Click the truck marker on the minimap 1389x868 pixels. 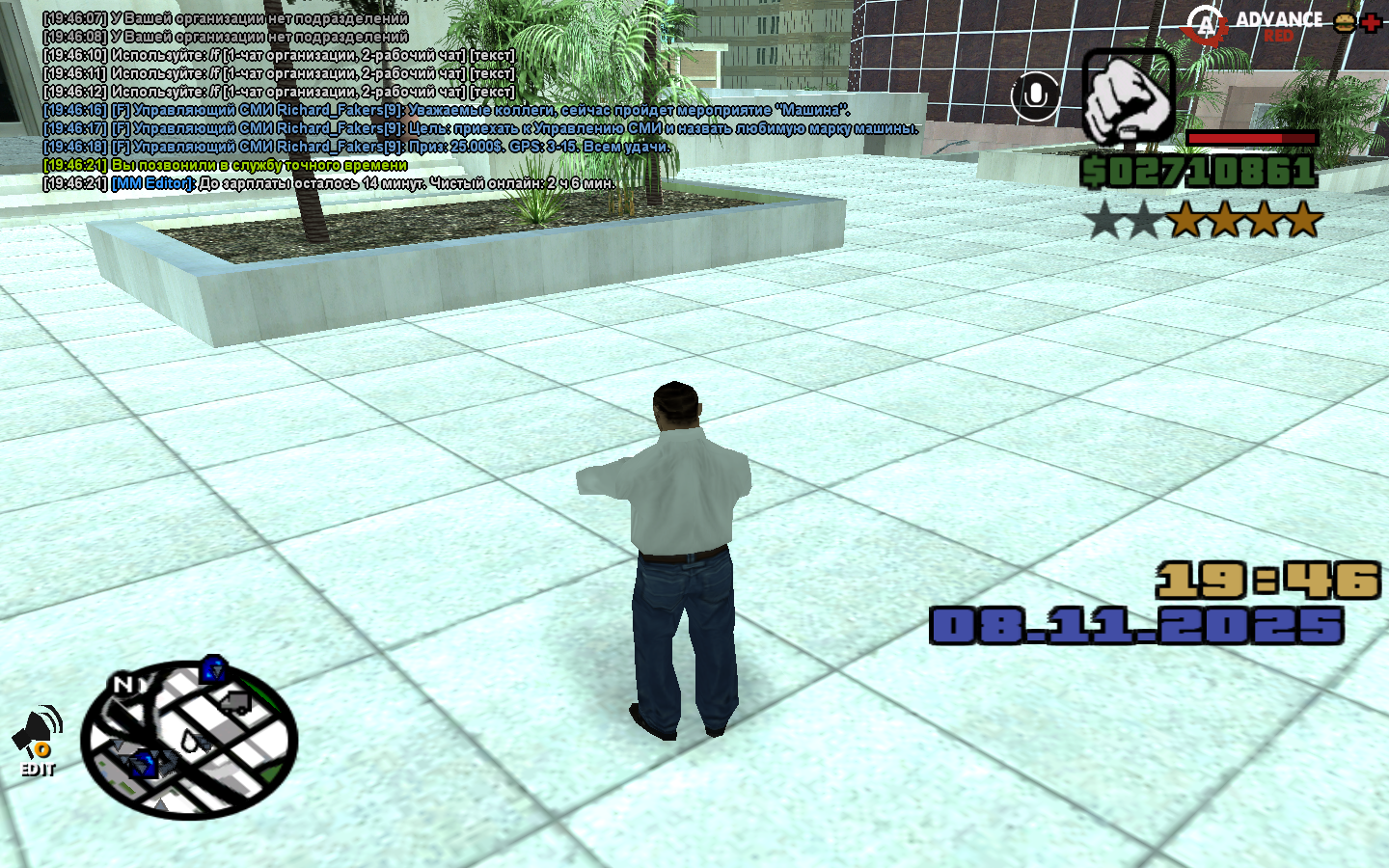(x=234, y=703)
